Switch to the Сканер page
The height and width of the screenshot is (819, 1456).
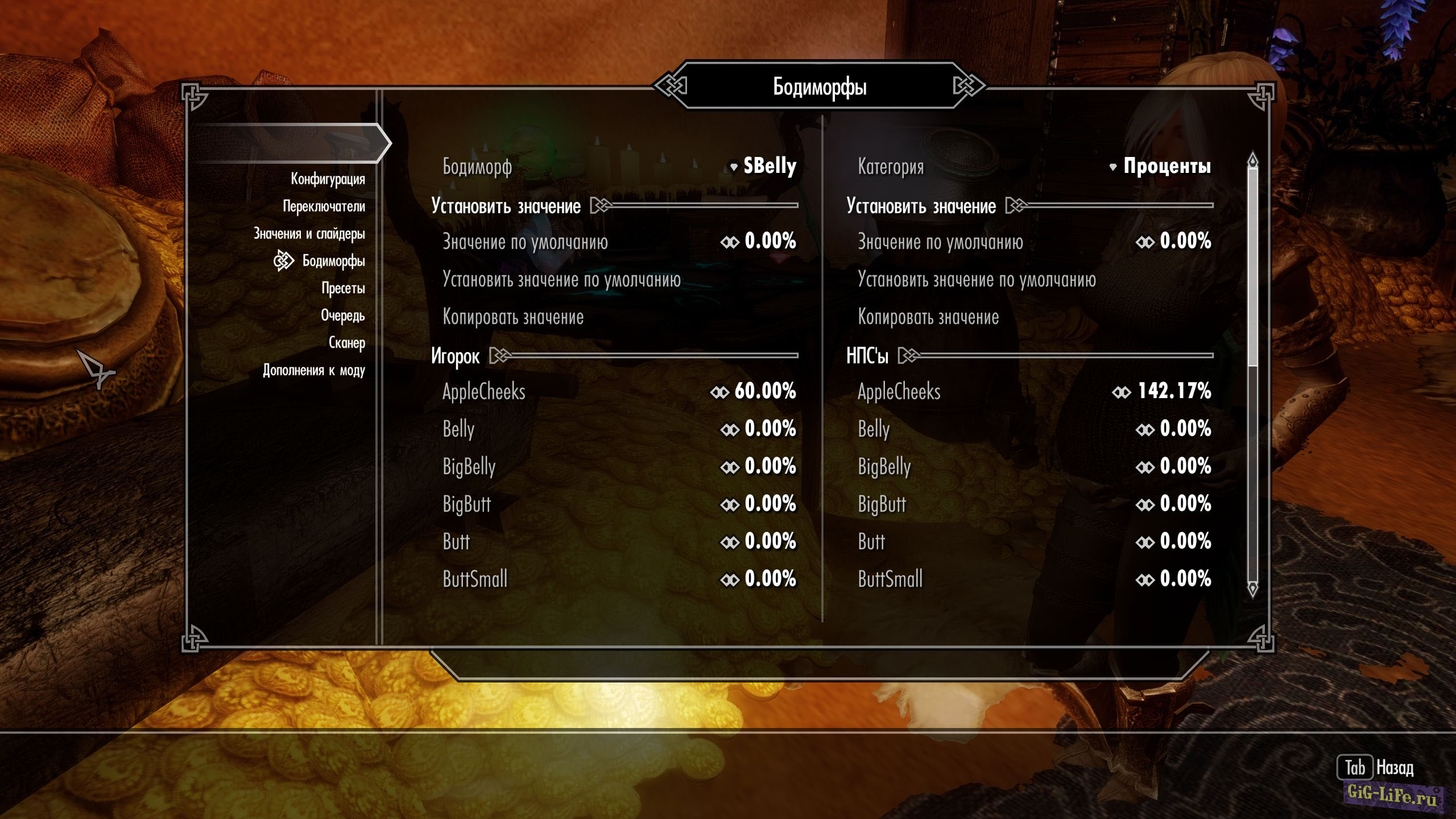[346, 343]
